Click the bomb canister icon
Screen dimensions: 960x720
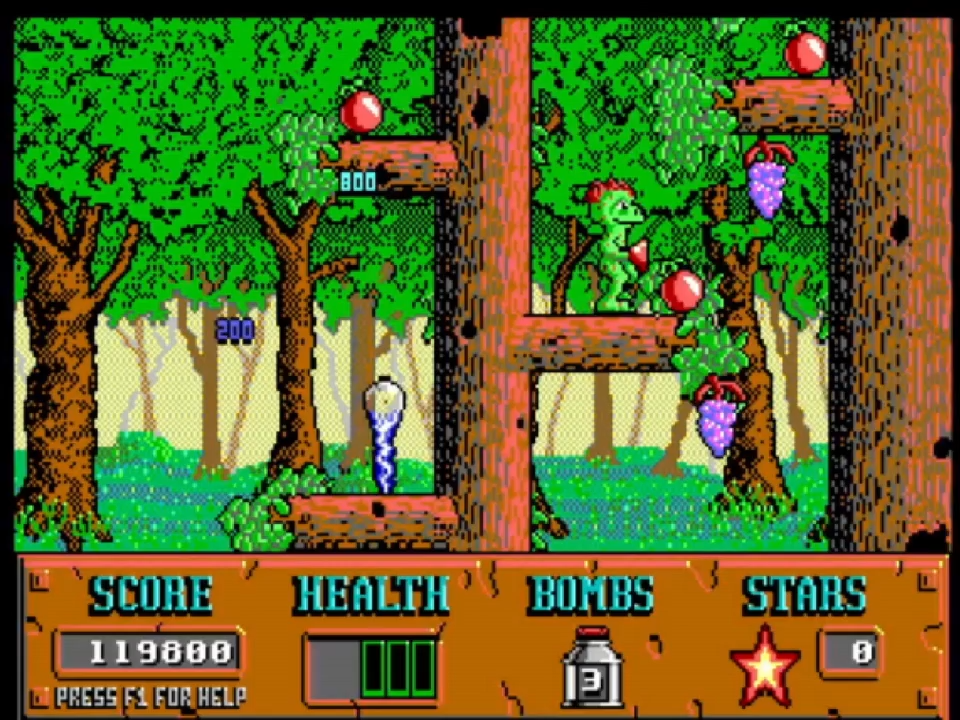[591, 667]
